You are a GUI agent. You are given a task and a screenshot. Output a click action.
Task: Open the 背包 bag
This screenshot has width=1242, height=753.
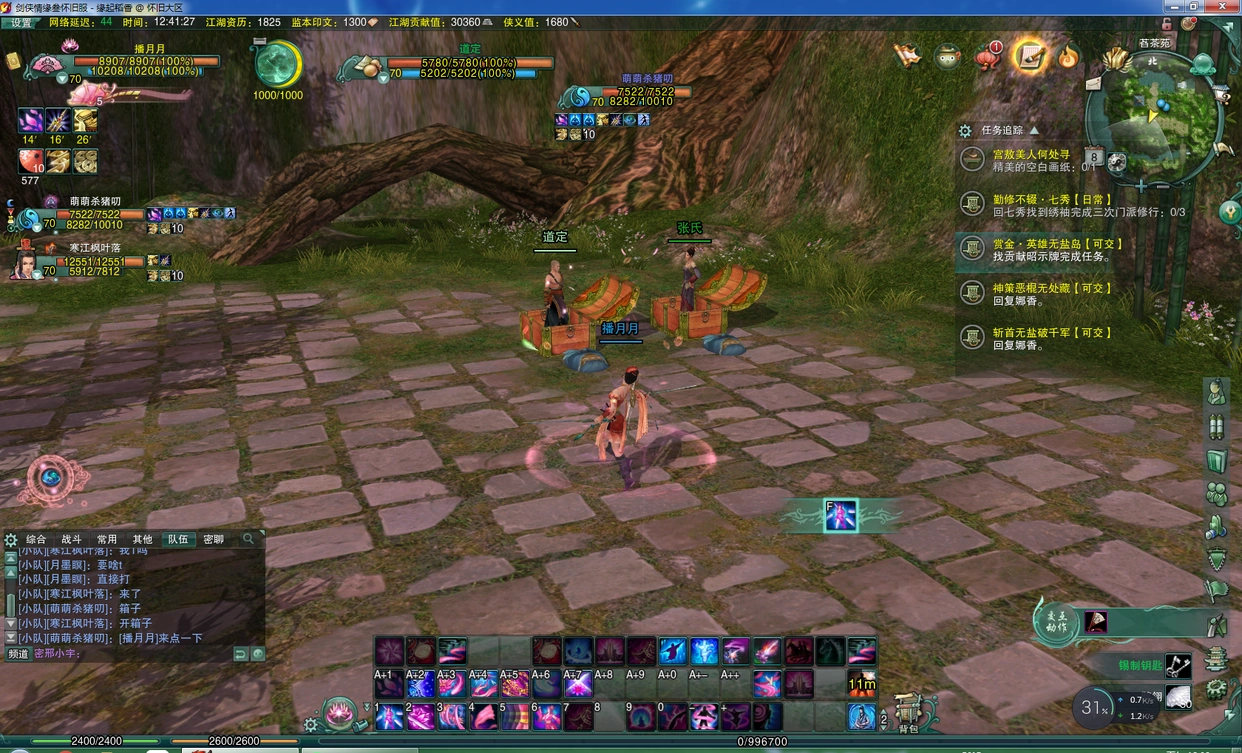click(909, 712)
